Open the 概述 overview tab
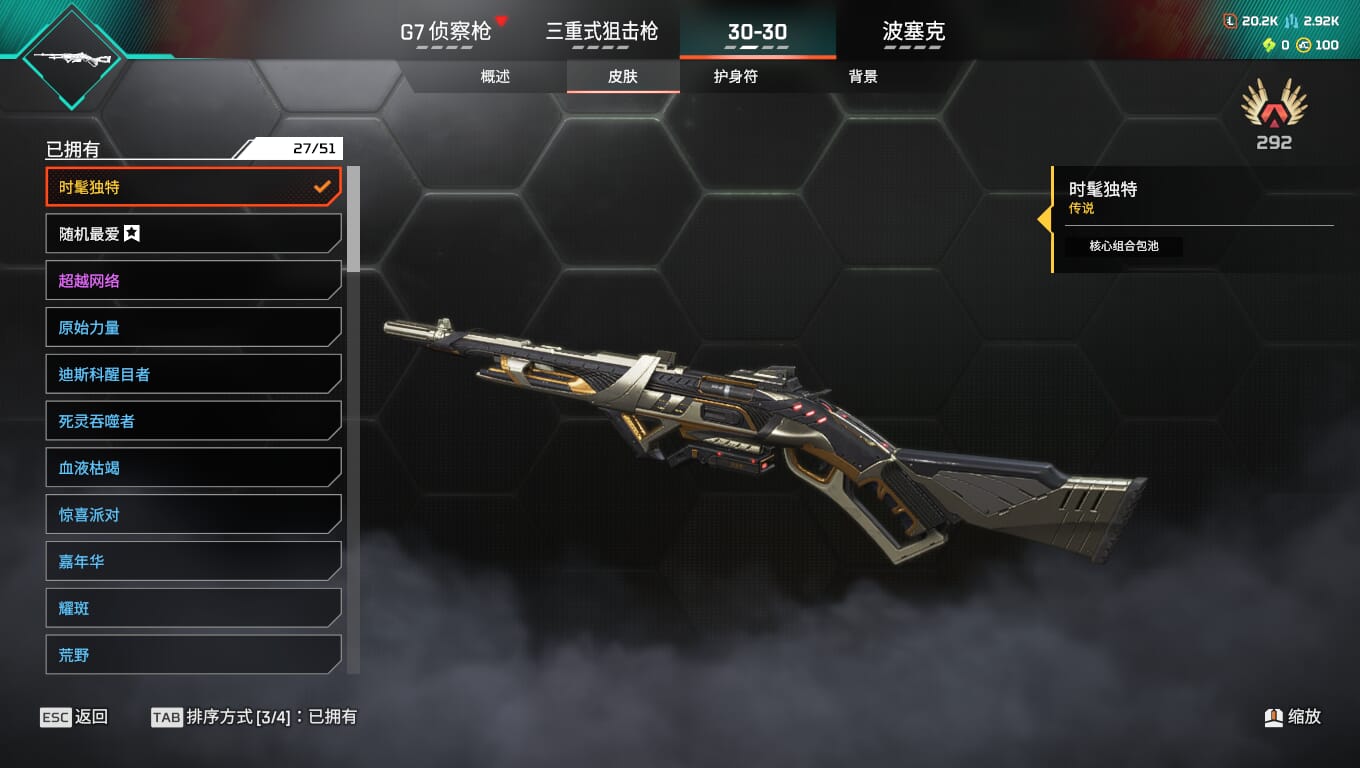The height and width of the screenshot is (768, 1360). tap(495, 77)
